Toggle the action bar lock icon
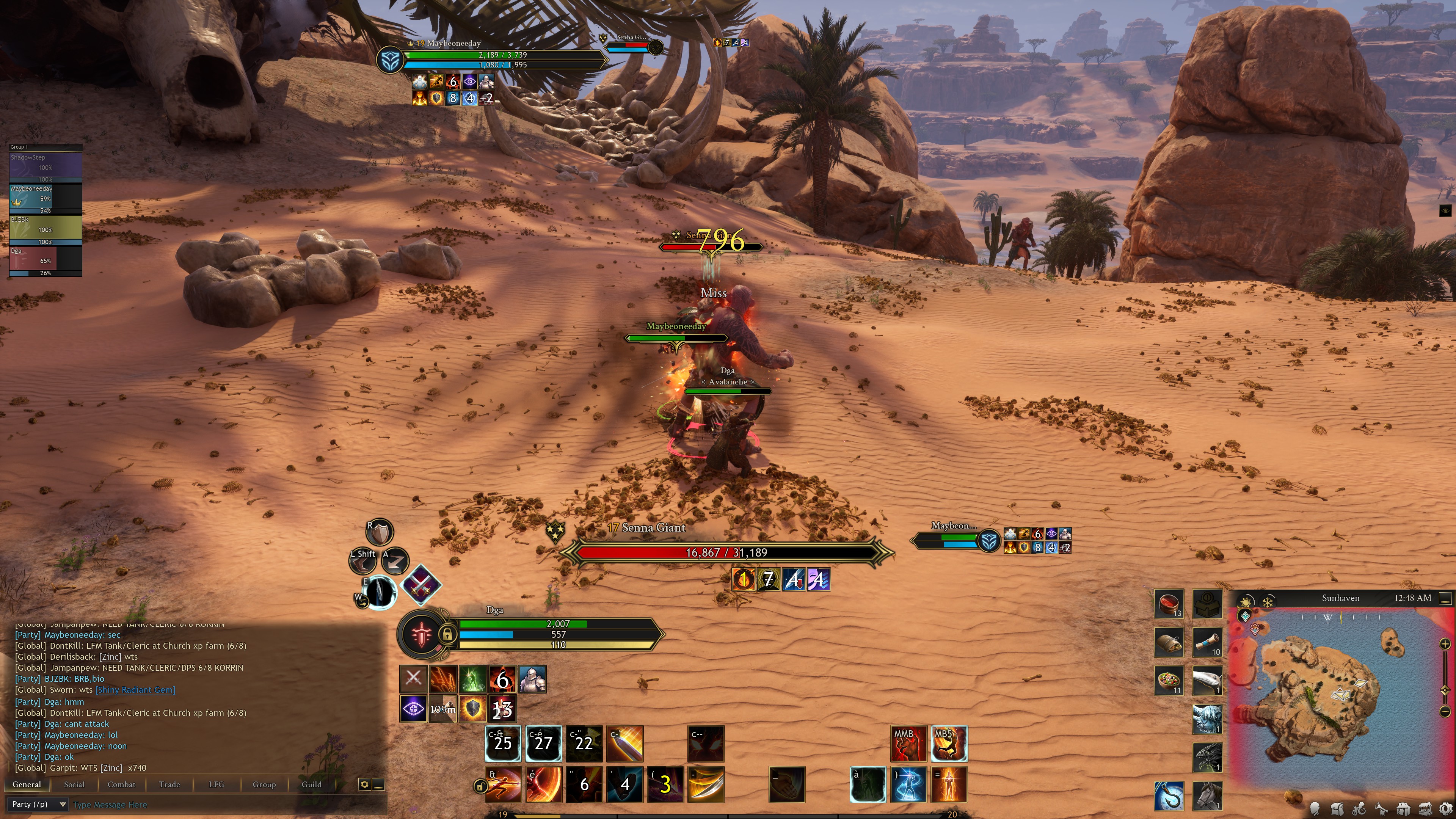 [x=480, y=786]
